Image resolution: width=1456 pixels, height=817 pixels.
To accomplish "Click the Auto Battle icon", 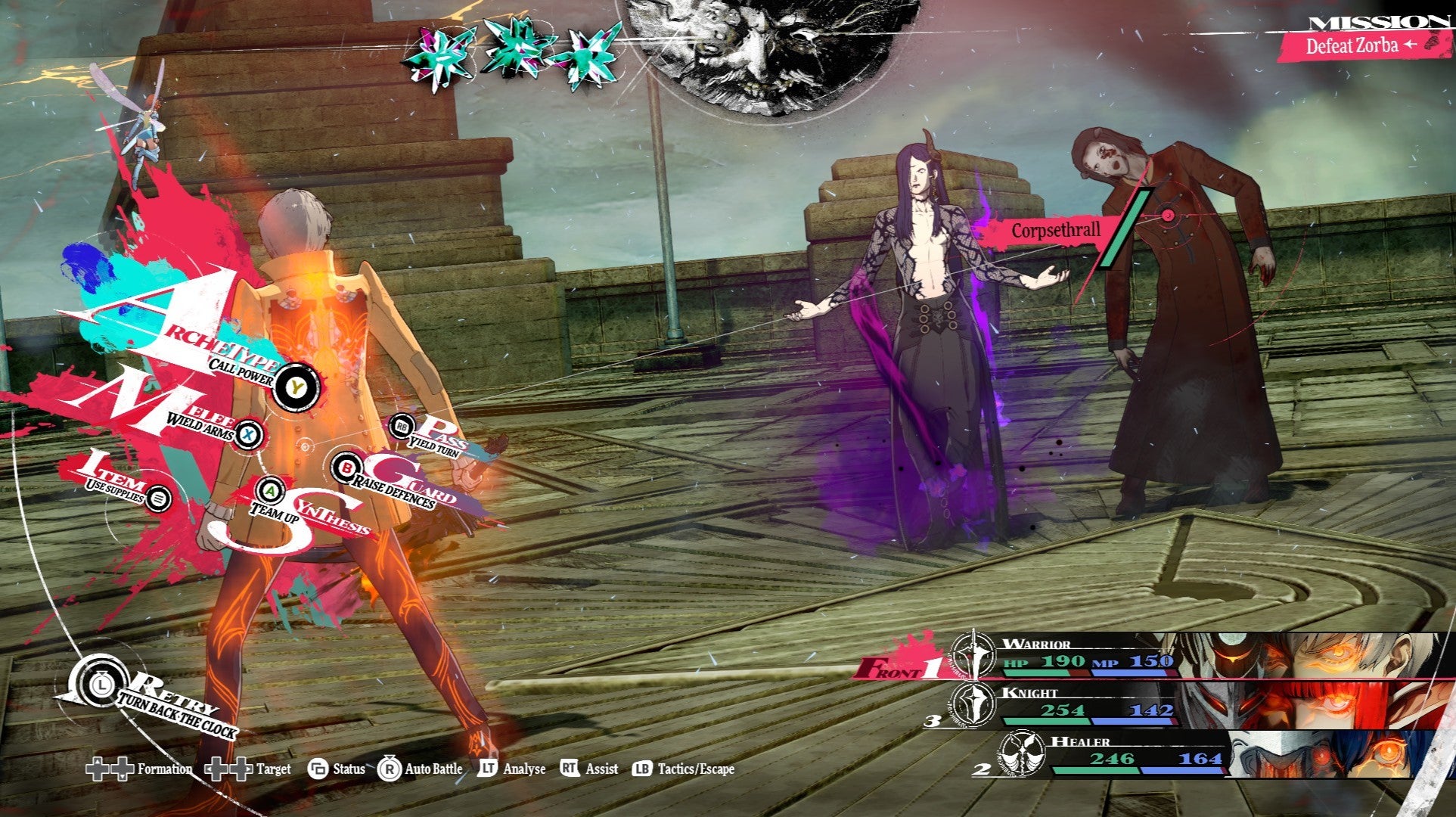I will point(388,769).
